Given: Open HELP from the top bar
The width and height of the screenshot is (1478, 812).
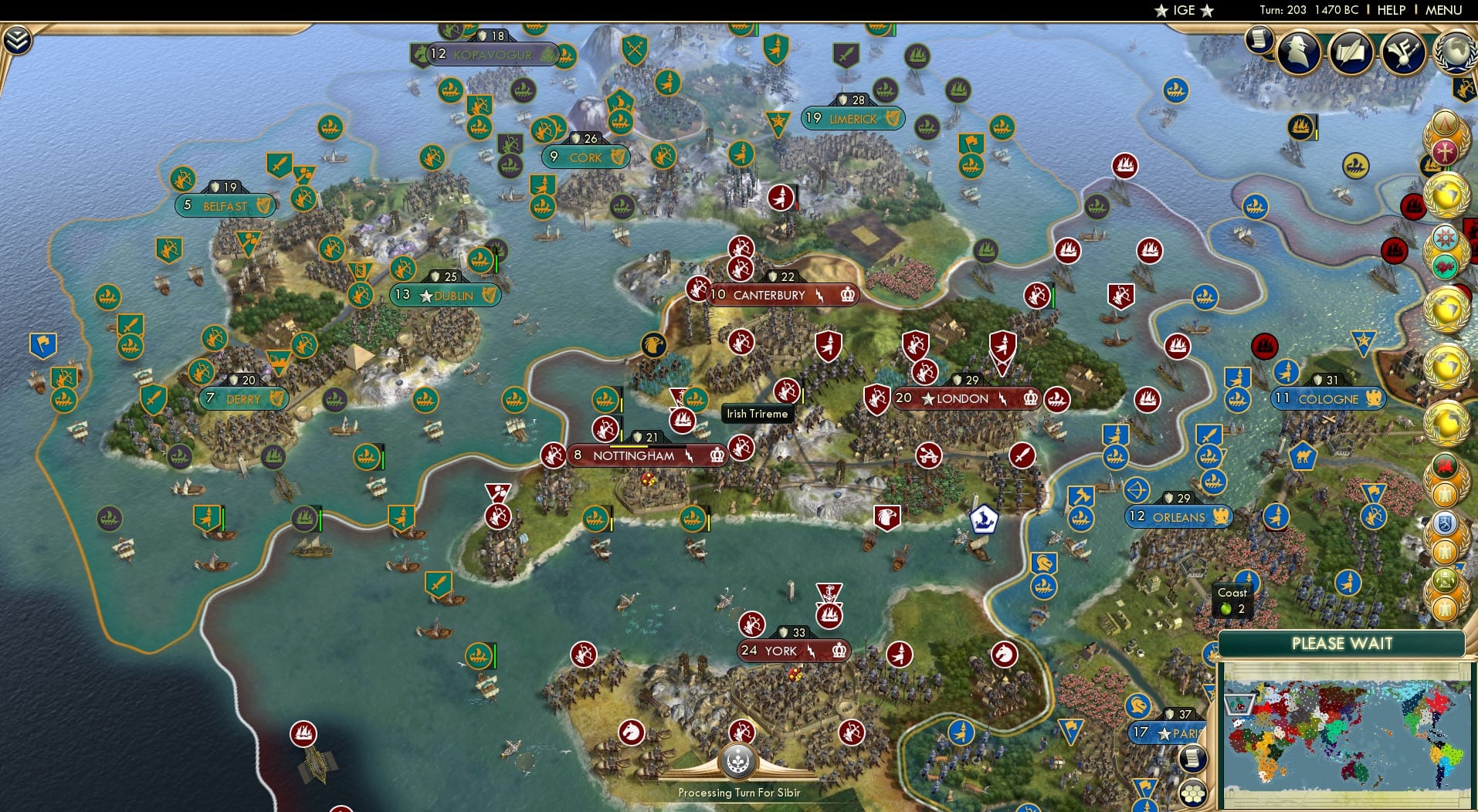Looking at the screenshot, I should (1389, 10).
